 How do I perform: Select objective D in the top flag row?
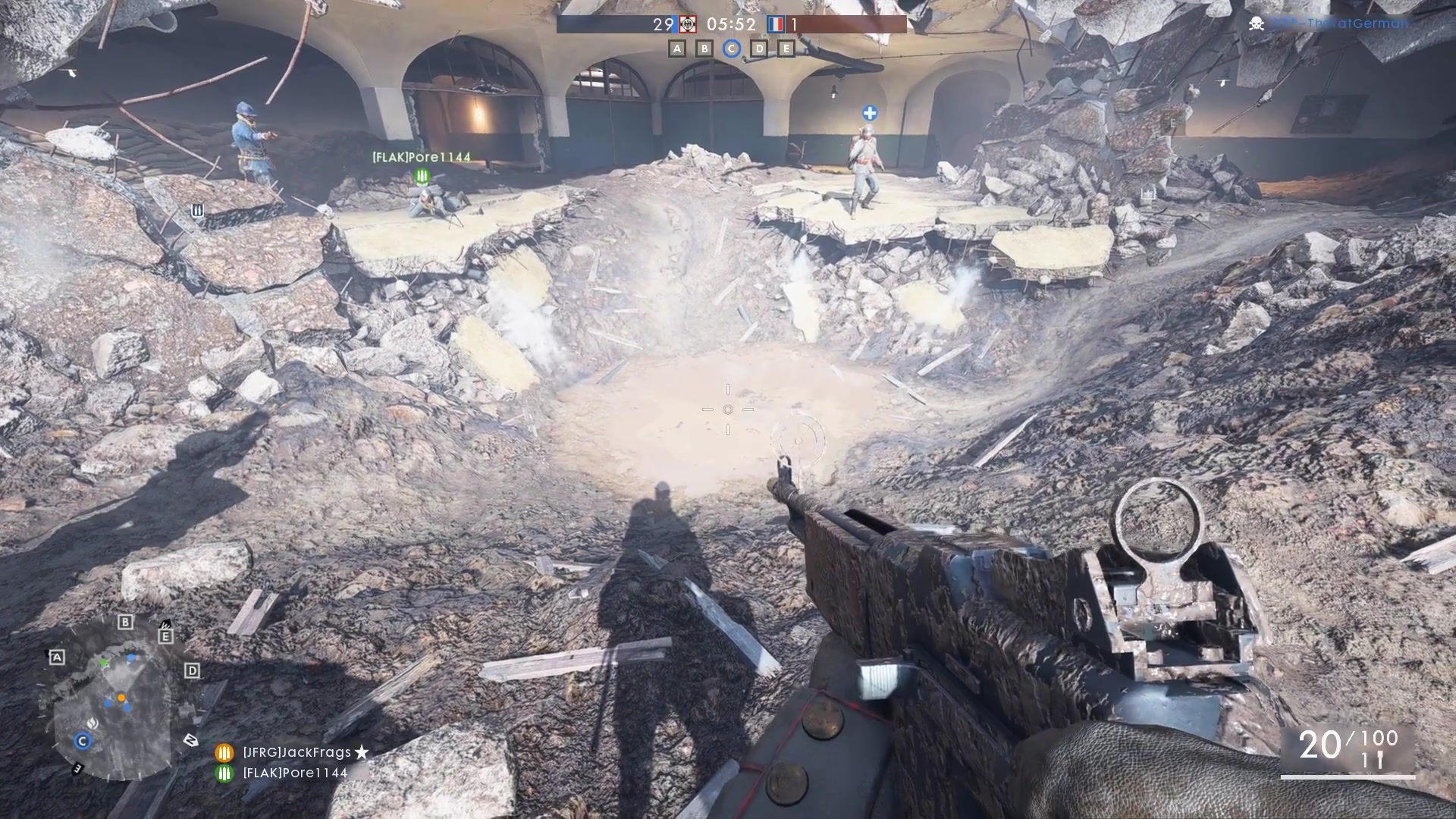[x=758, y=49]
